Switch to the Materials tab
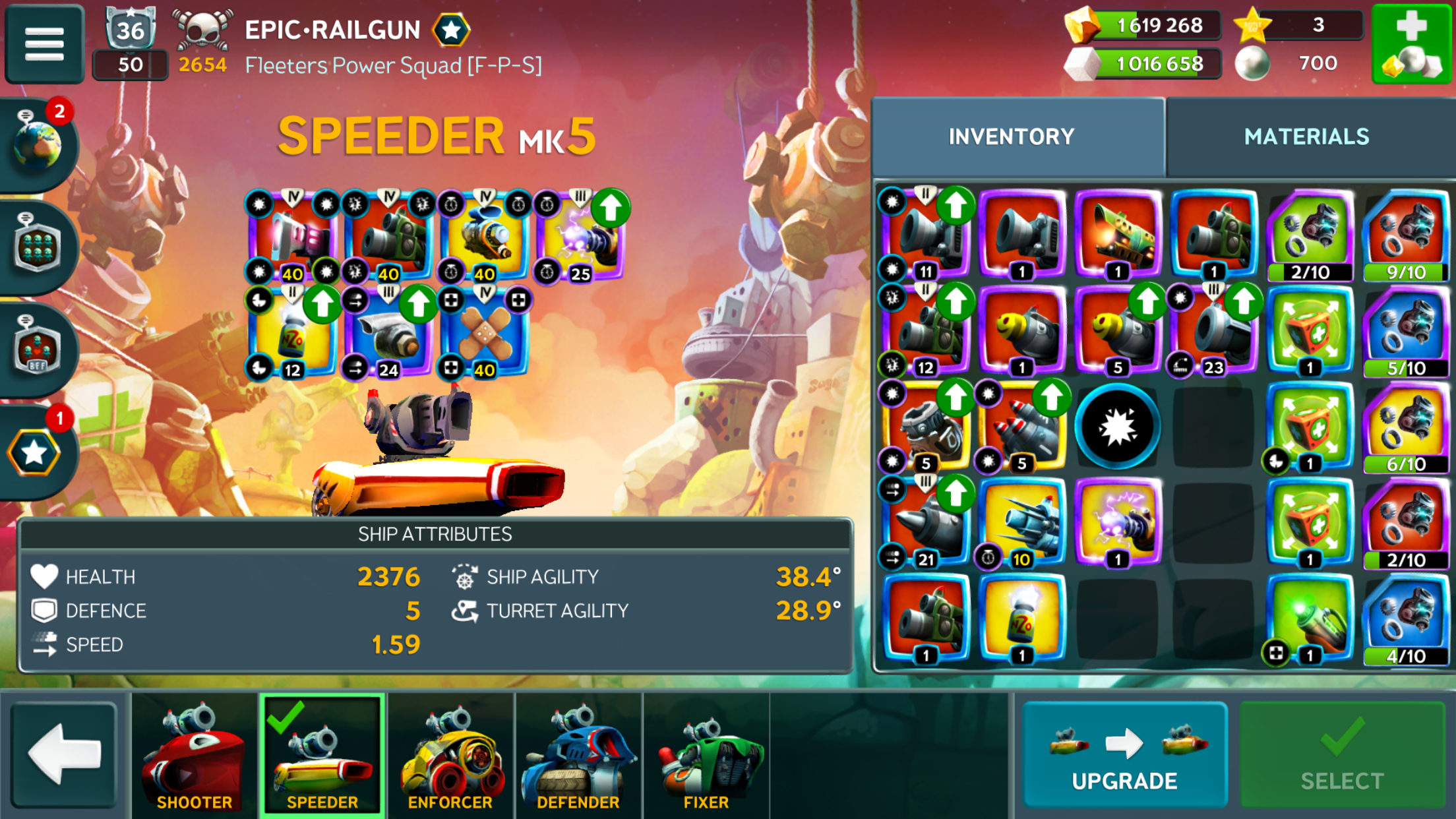The width and height of the screenshot is (1456, 819). coord(1306,136)
